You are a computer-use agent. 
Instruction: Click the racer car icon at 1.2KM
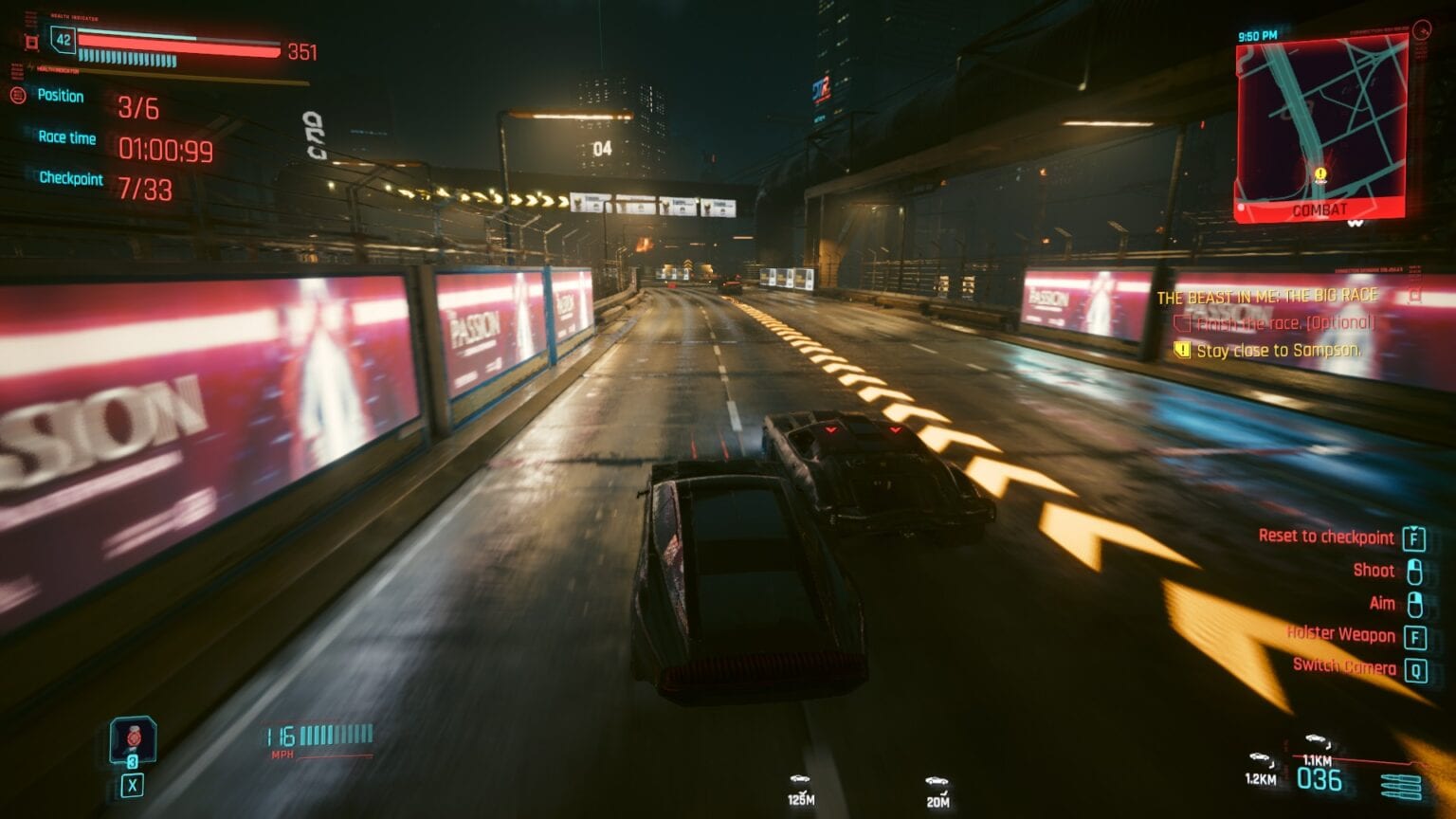tap(1261, 758)
